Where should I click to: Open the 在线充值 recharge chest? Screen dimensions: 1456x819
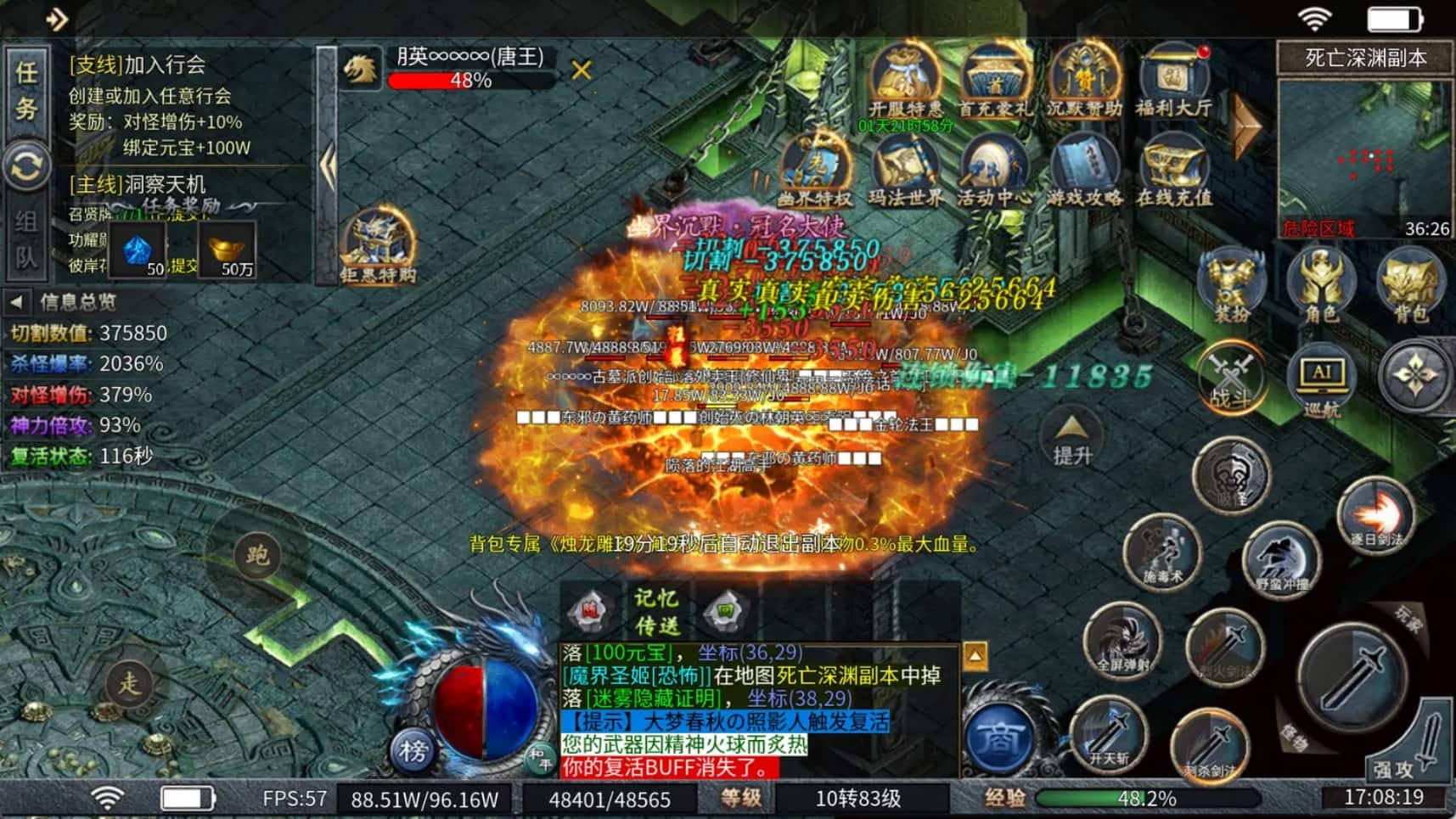[1175, 171]
